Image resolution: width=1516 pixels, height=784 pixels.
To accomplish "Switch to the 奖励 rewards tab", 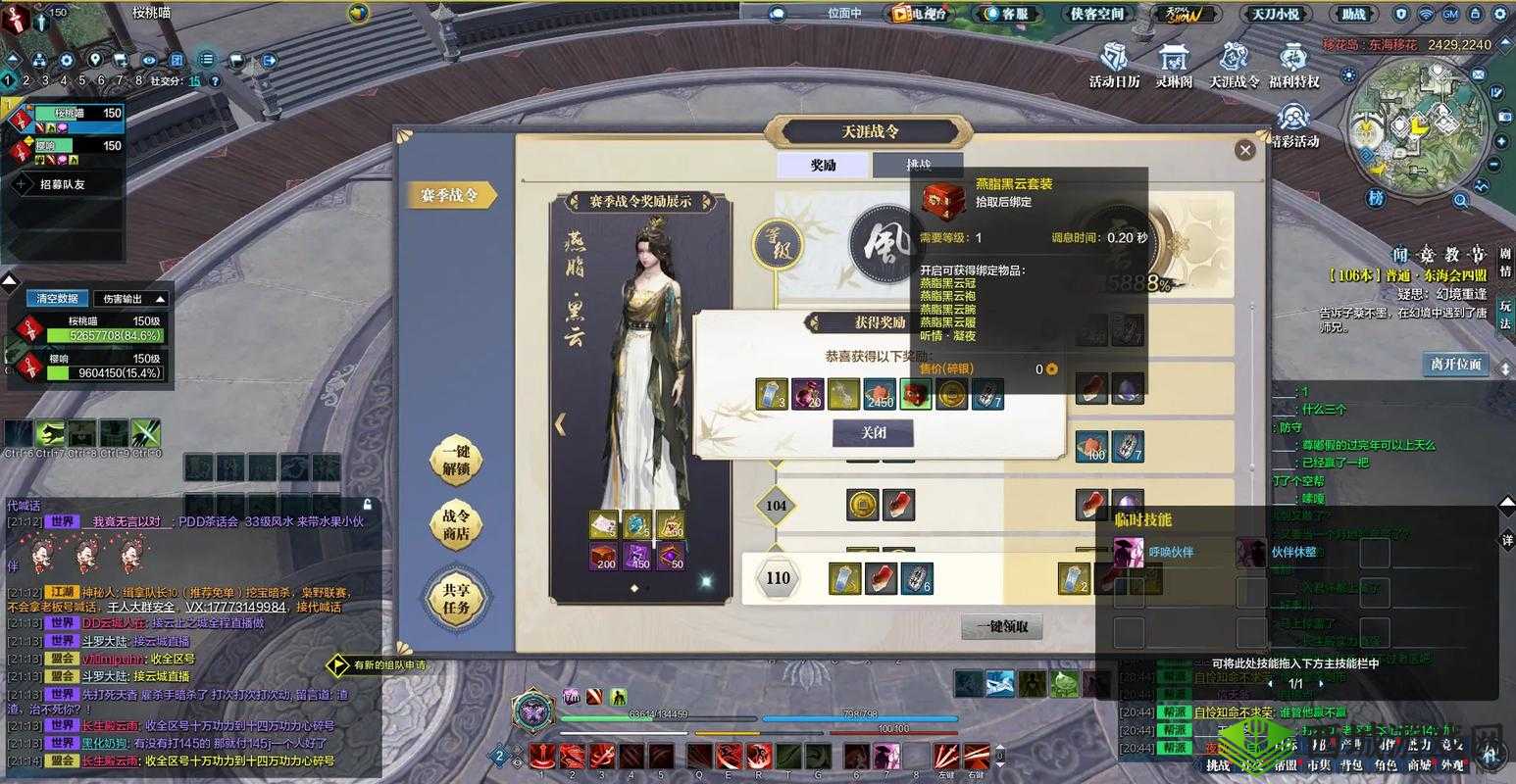I will 822,165.
